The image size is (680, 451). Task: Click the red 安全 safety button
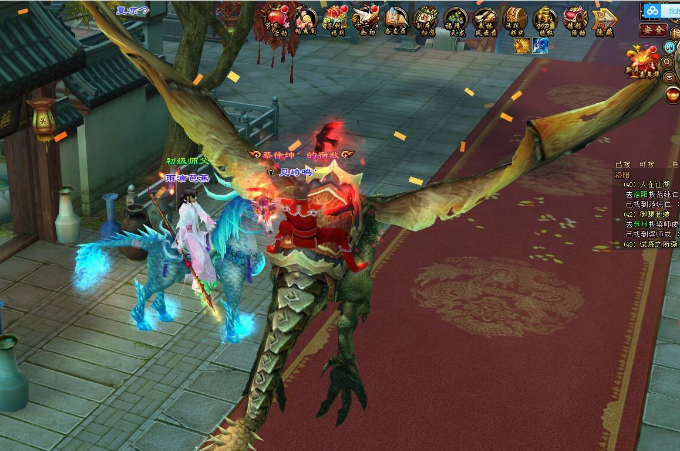[653, 30]
